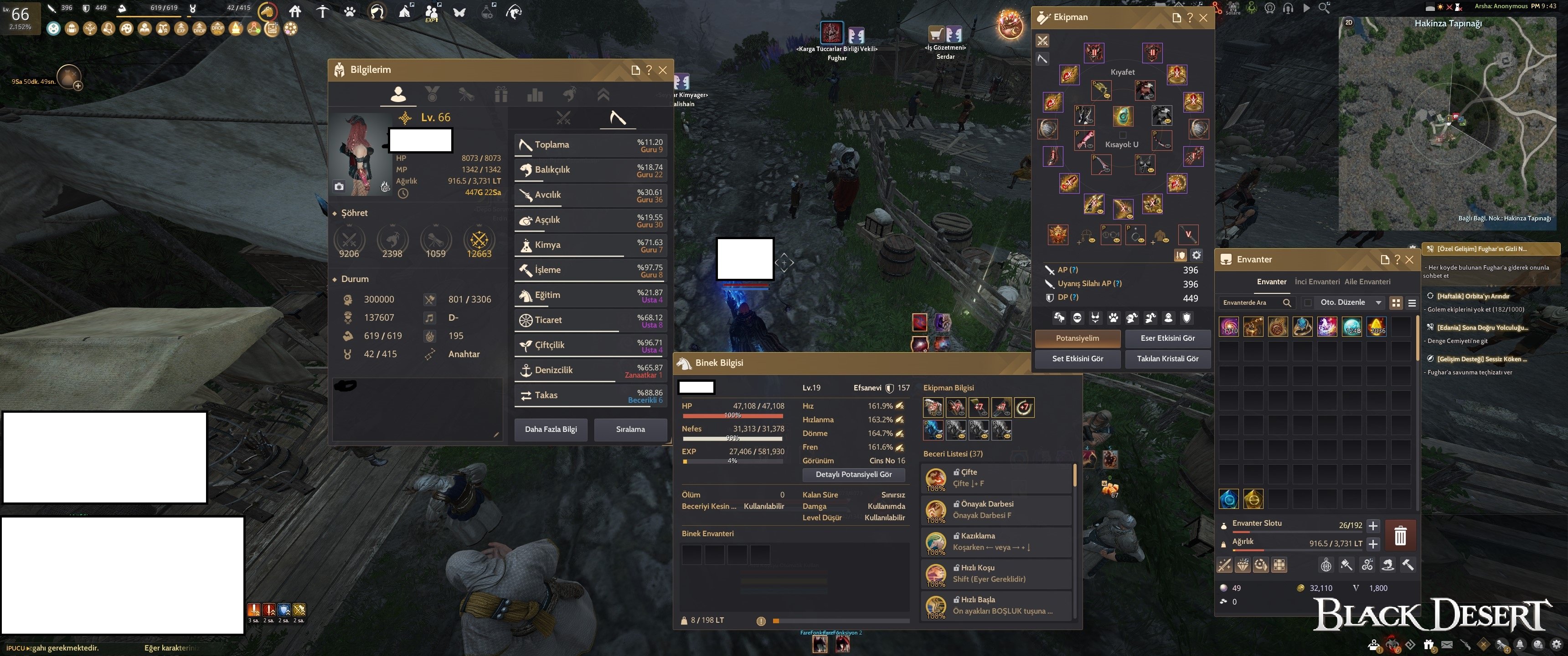1568x656 pixels.
Task: Show Eser Etkisini Gör
Action: point(1167,338)
